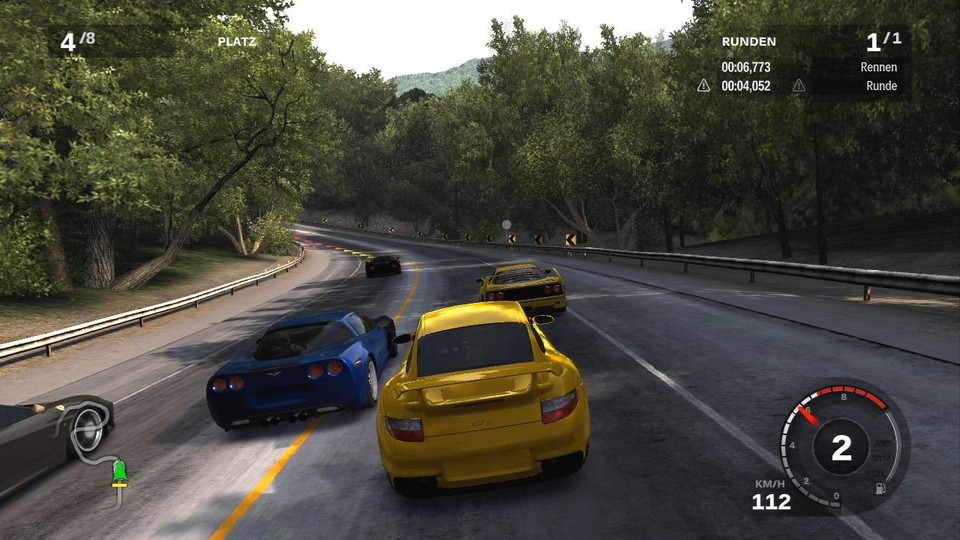This screenshot has height=540, width=960.
Task: Click the warning triangle left of the lap time
Action: tap(704, 86)
